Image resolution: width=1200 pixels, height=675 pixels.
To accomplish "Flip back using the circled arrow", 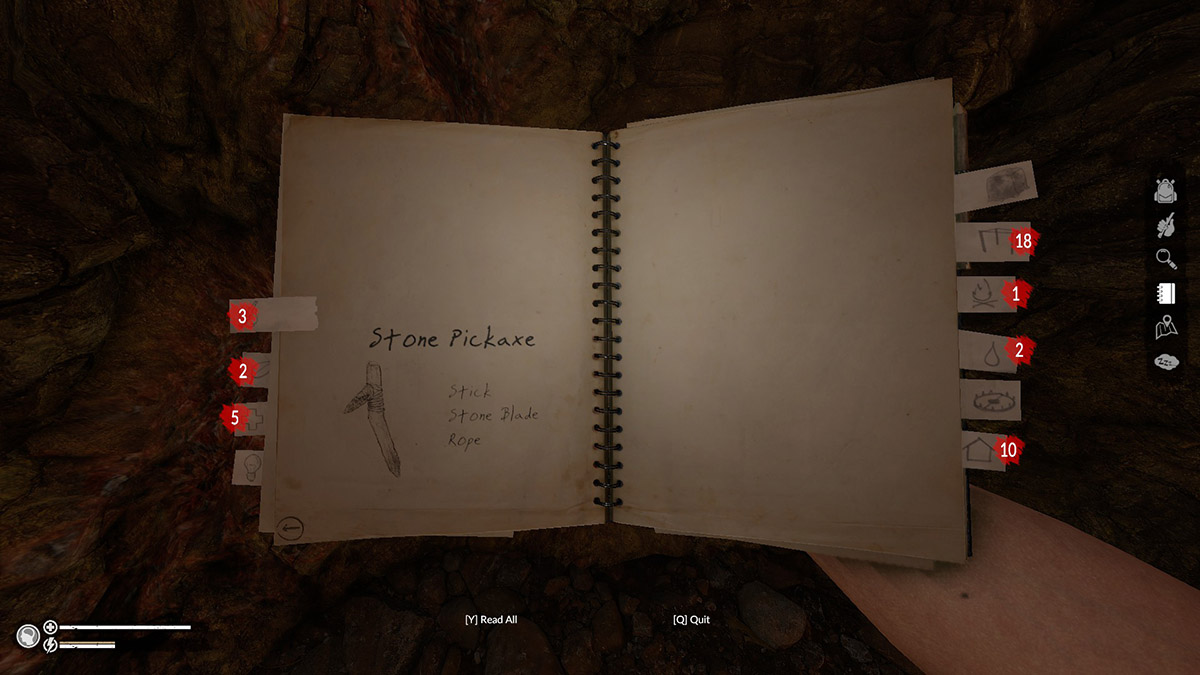I will coord(291,528).
